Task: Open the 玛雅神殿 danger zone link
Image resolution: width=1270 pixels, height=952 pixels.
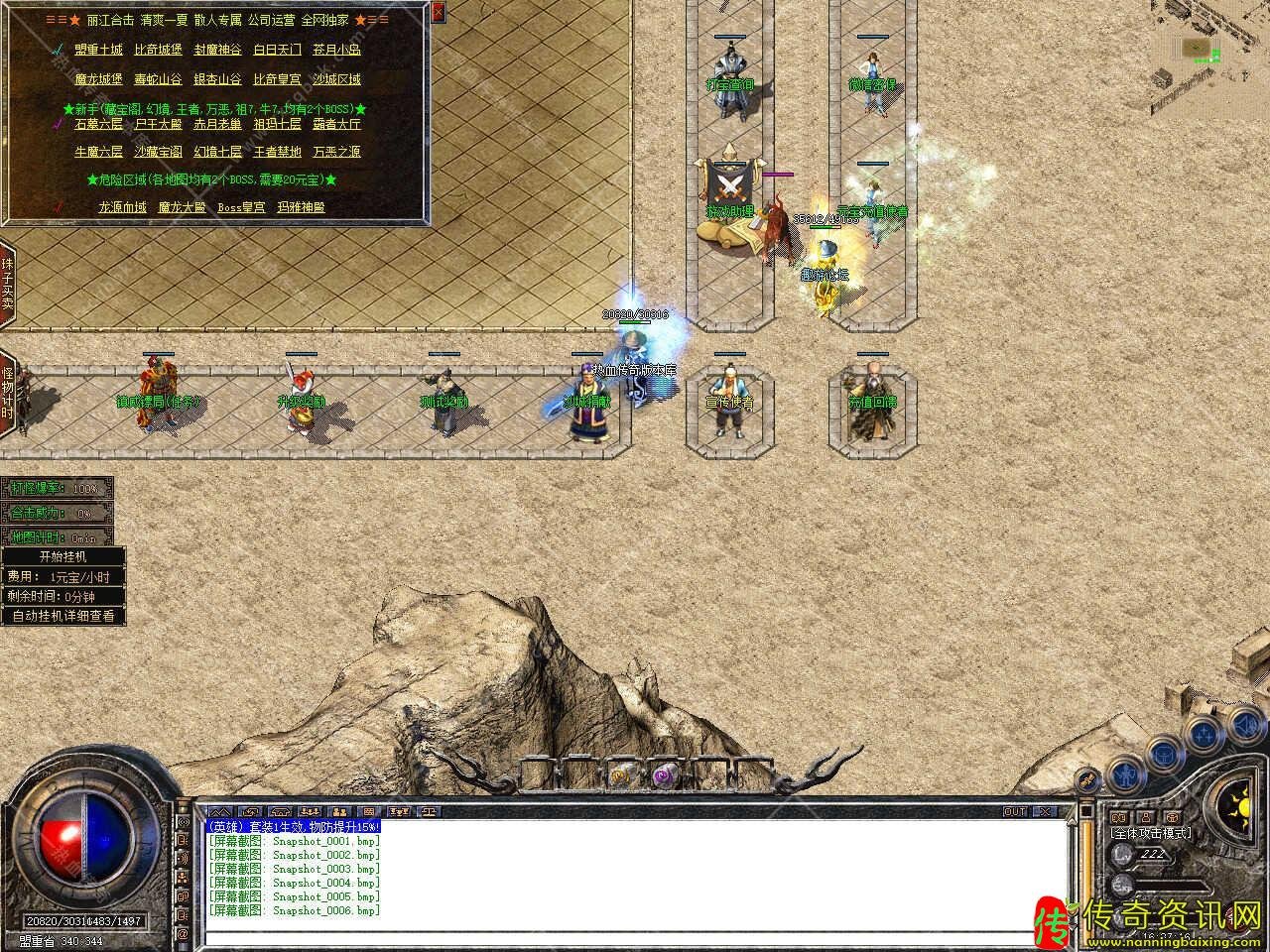Action: pyautogui.click(x=301, y=208)
